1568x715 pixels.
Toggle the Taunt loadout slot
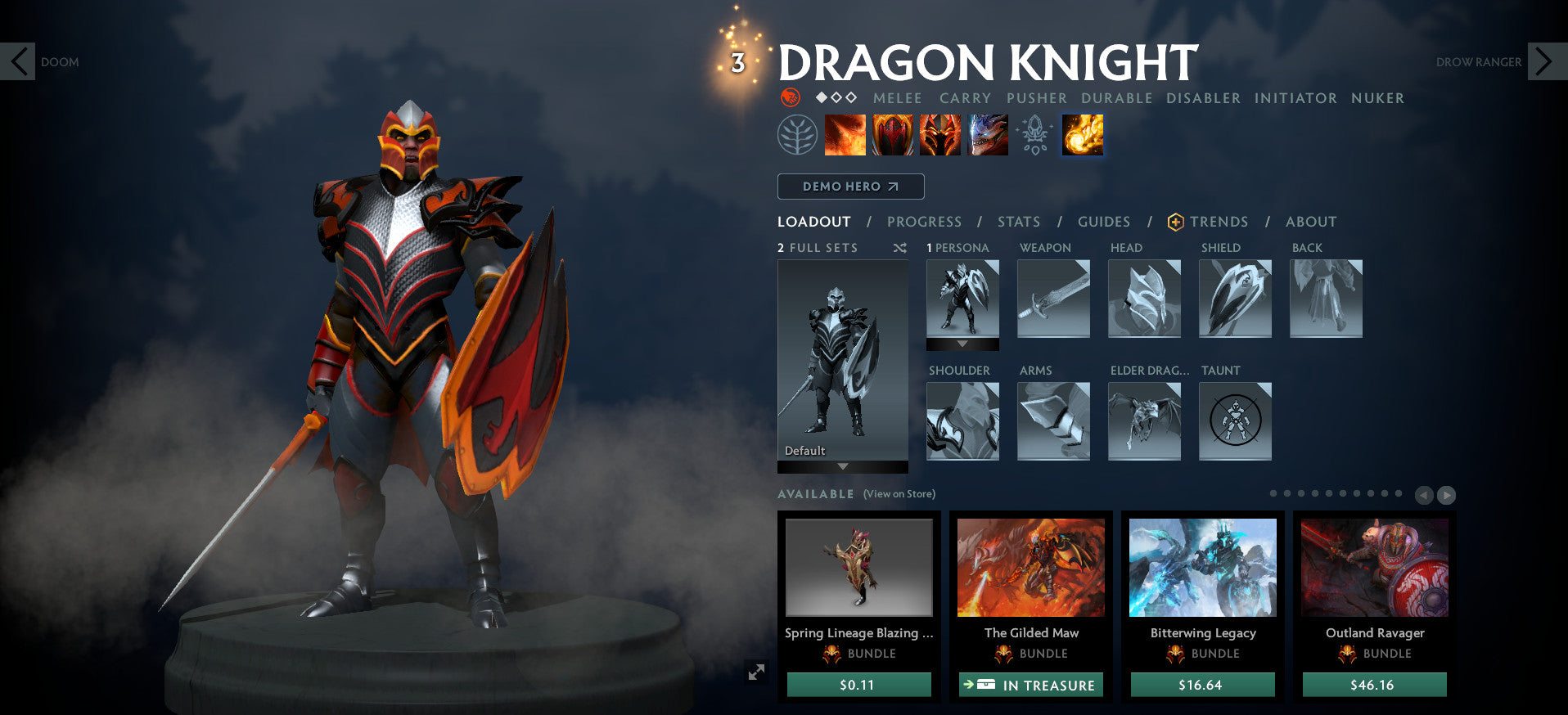tap(1235, 421)
